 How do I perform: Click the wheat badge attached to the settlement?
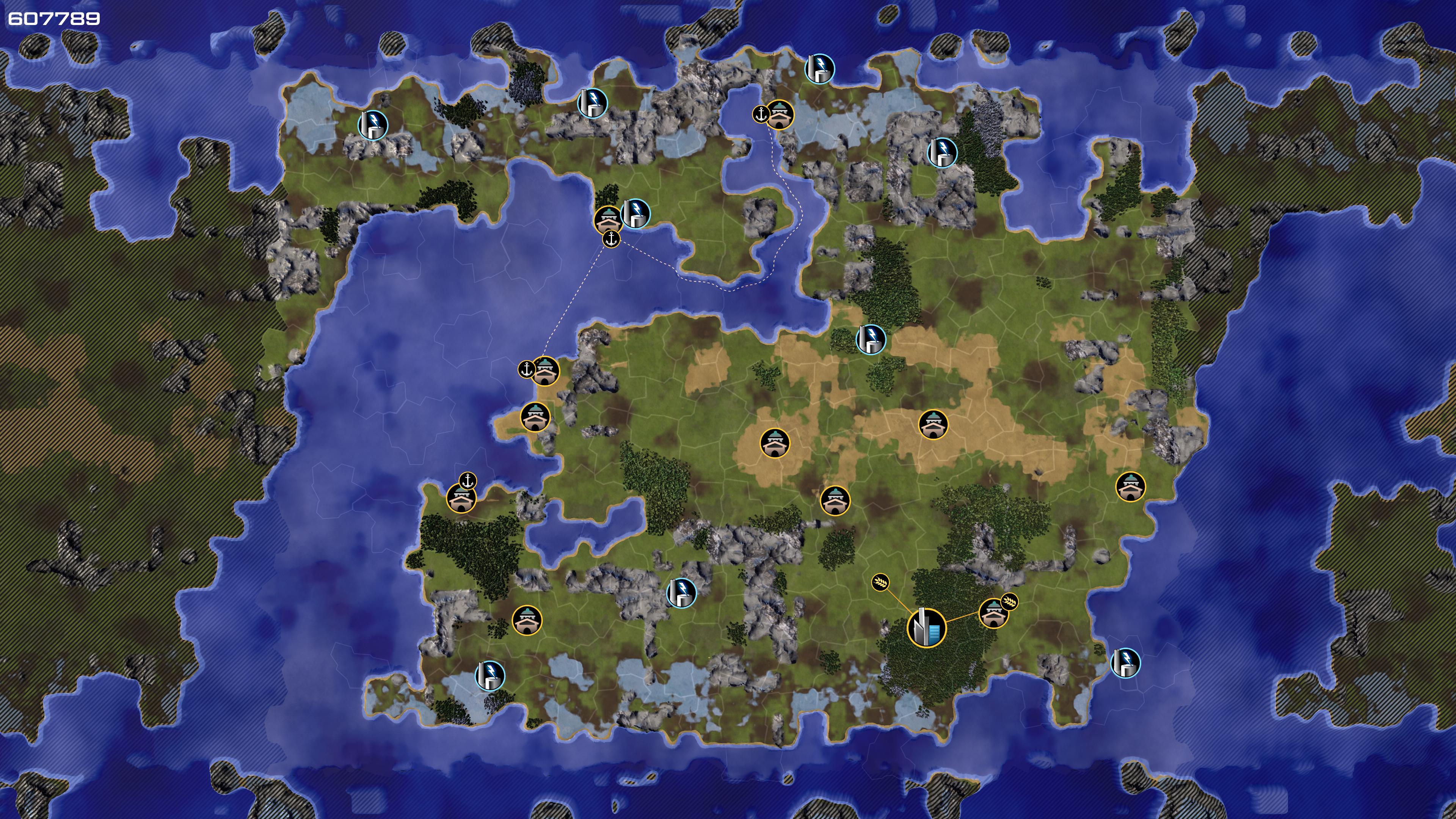point(1009,601)
